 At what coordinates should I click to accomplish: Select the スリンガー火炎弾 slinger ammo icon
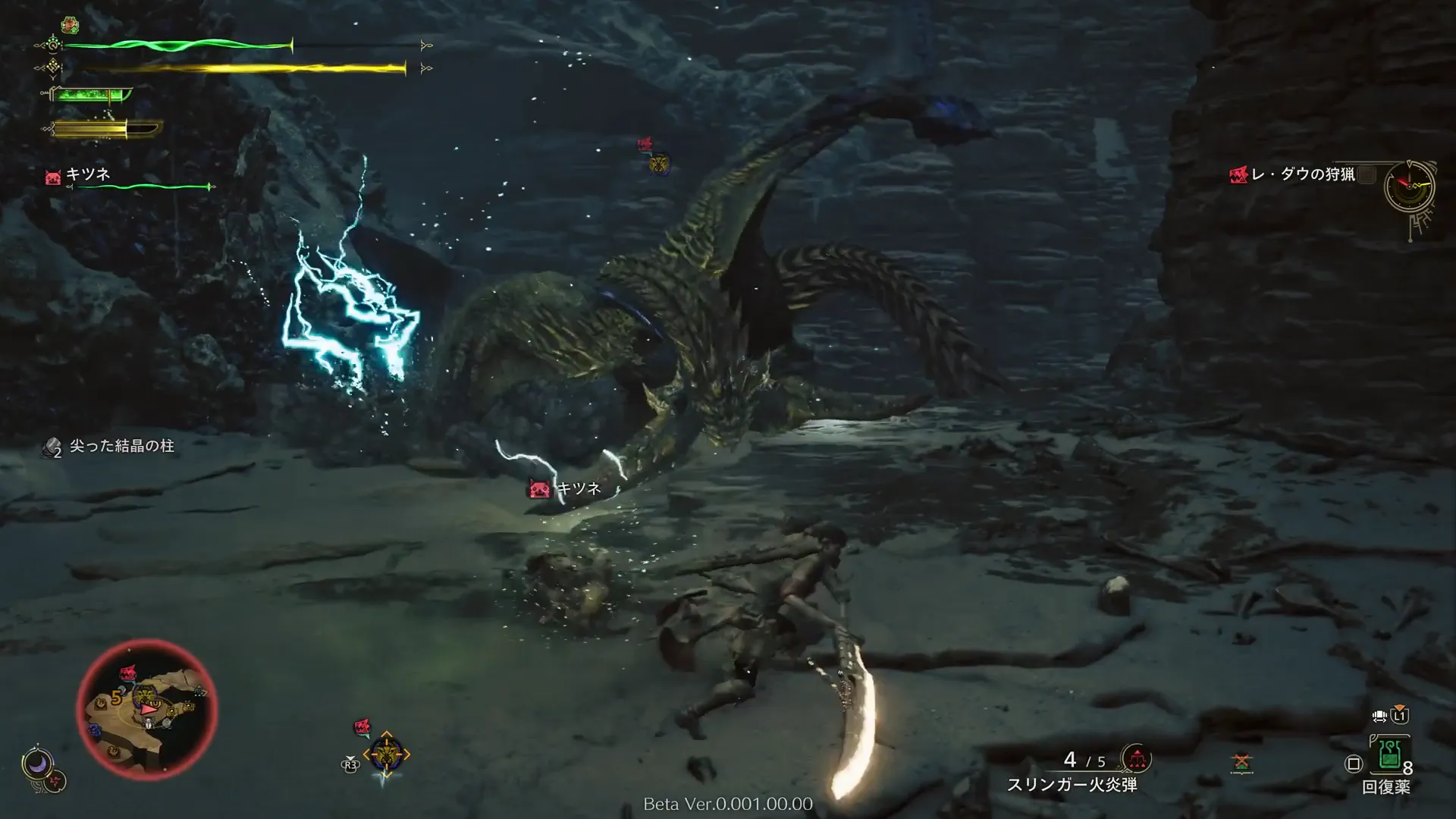pos(1135,758)
